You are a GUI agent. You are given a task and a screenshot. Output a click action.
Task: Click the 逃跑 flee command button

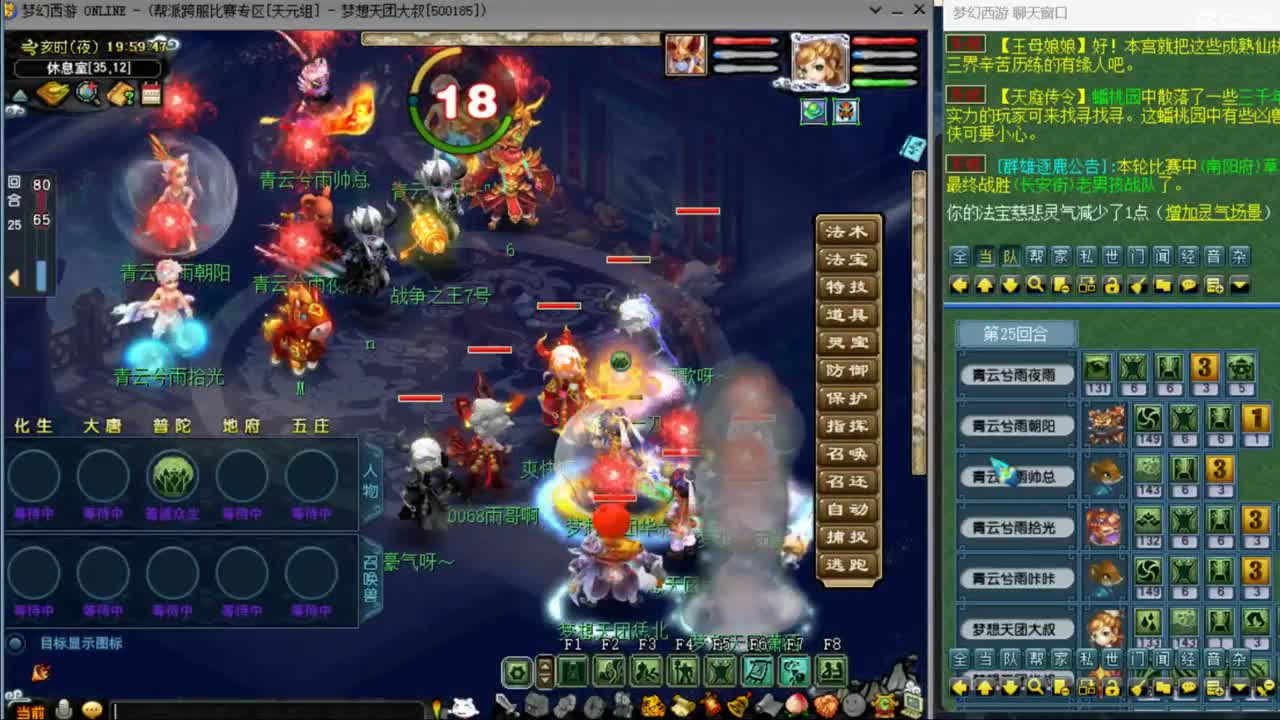point(848,567)
